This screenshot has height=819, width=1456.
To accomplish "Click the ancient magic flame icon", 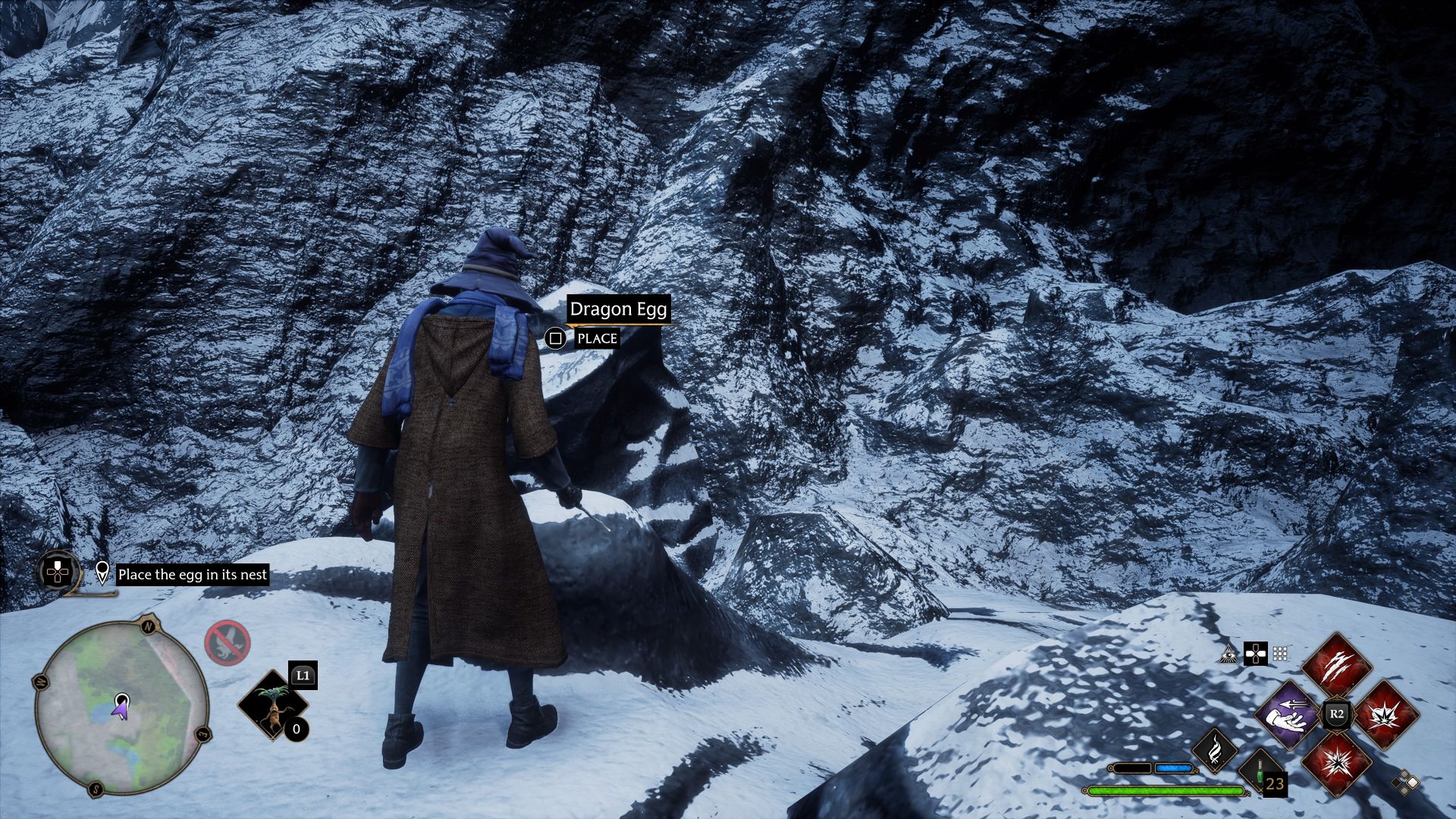I will tap(1215, 749).
